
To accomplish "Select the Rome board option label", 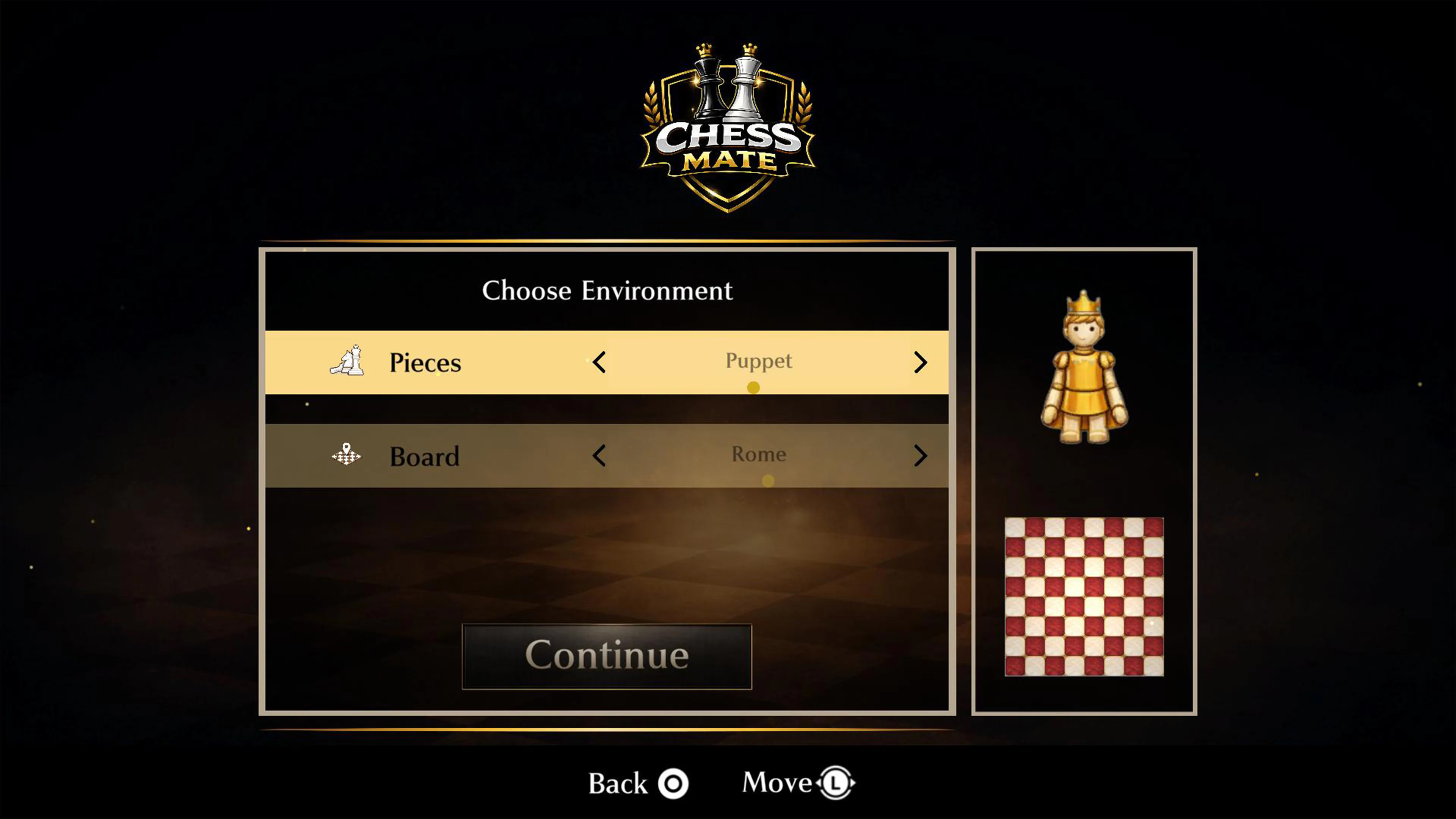I will 758,454.
